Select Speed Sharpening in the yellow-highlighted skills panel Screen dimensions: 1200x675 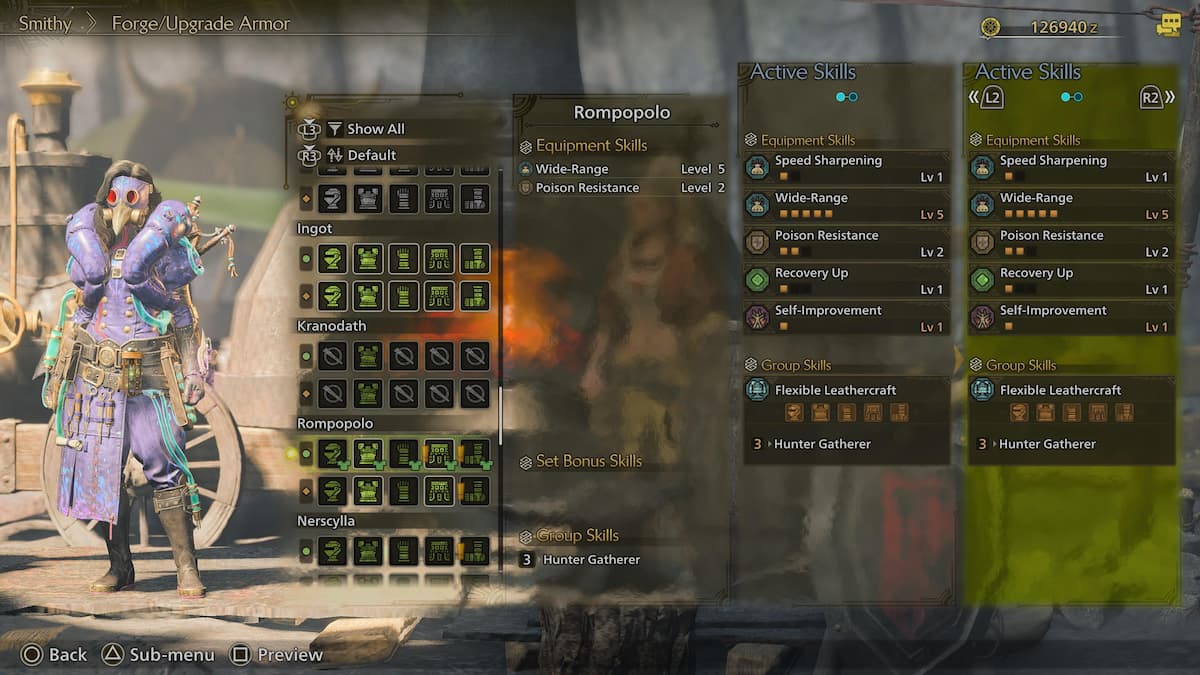[1071, 167]
